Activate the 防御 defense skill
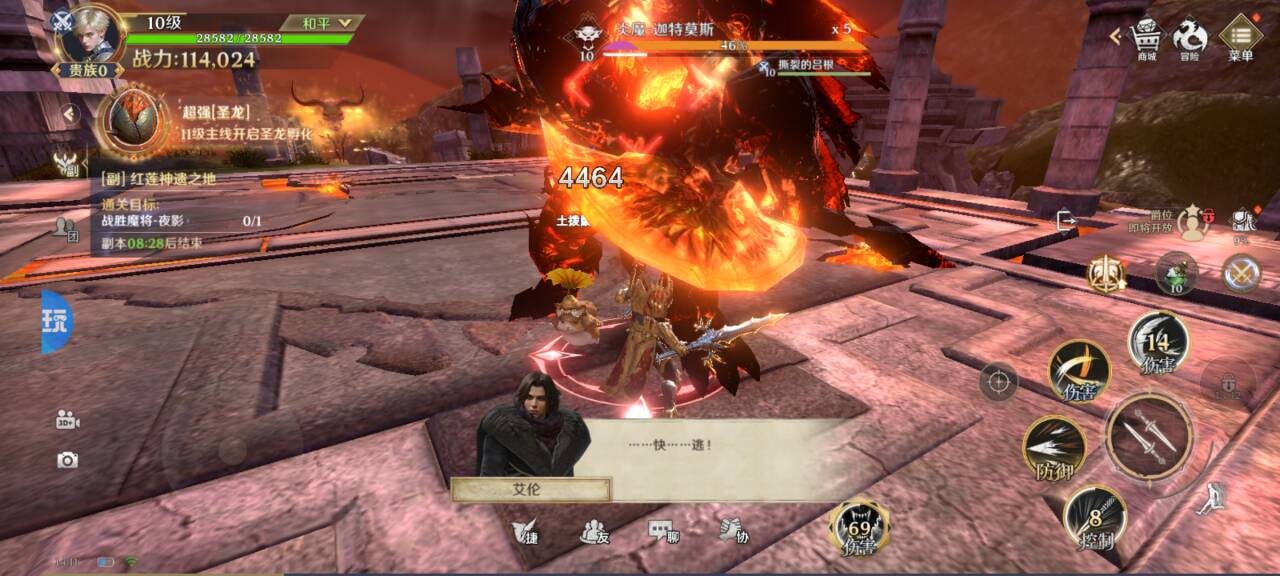The image size is (1280, 576). click(x=1055, y=449)
